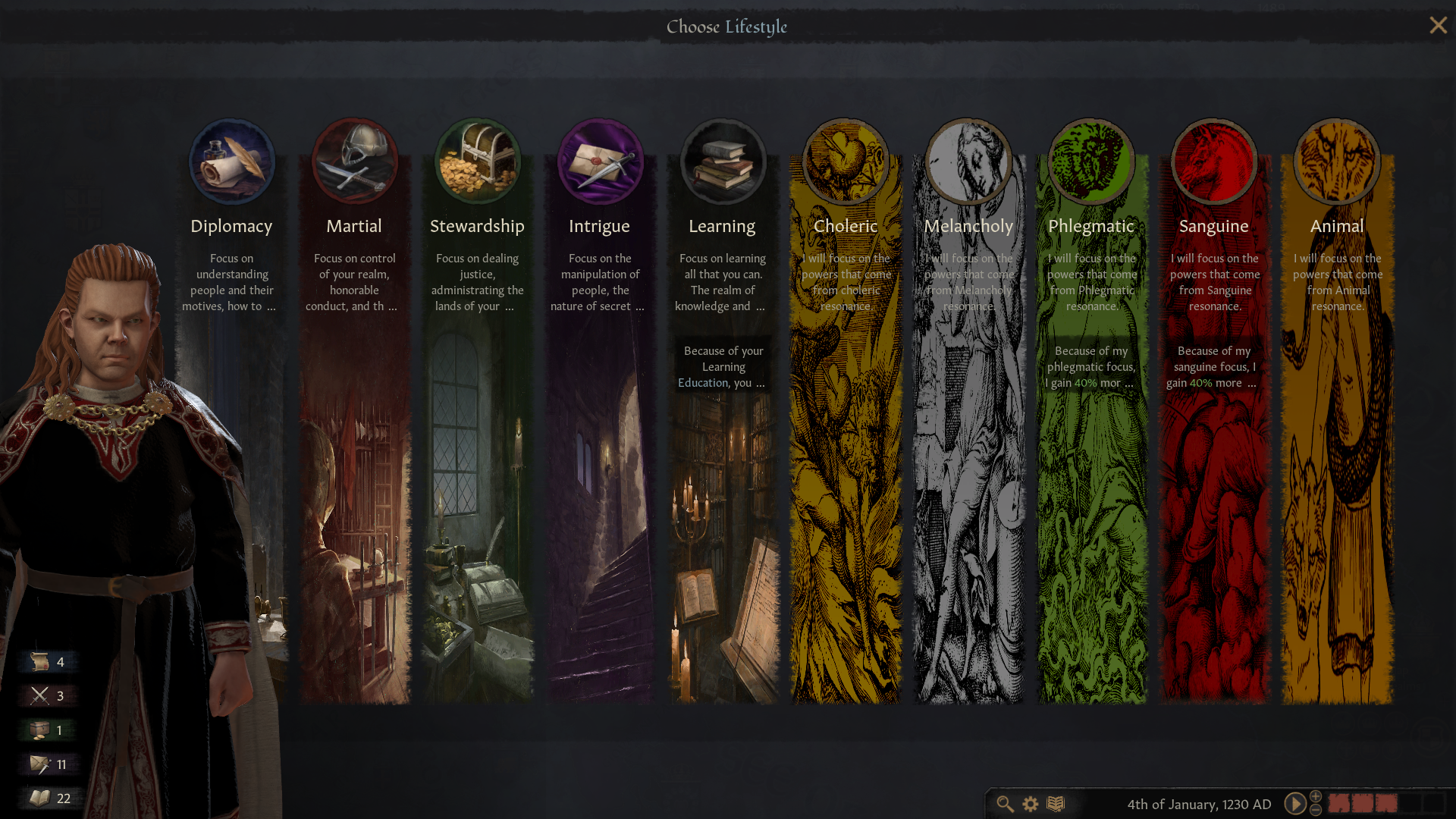1456x819 pixels.
Task: Open the game settings gear
Action: click(x=1029, y=805)
